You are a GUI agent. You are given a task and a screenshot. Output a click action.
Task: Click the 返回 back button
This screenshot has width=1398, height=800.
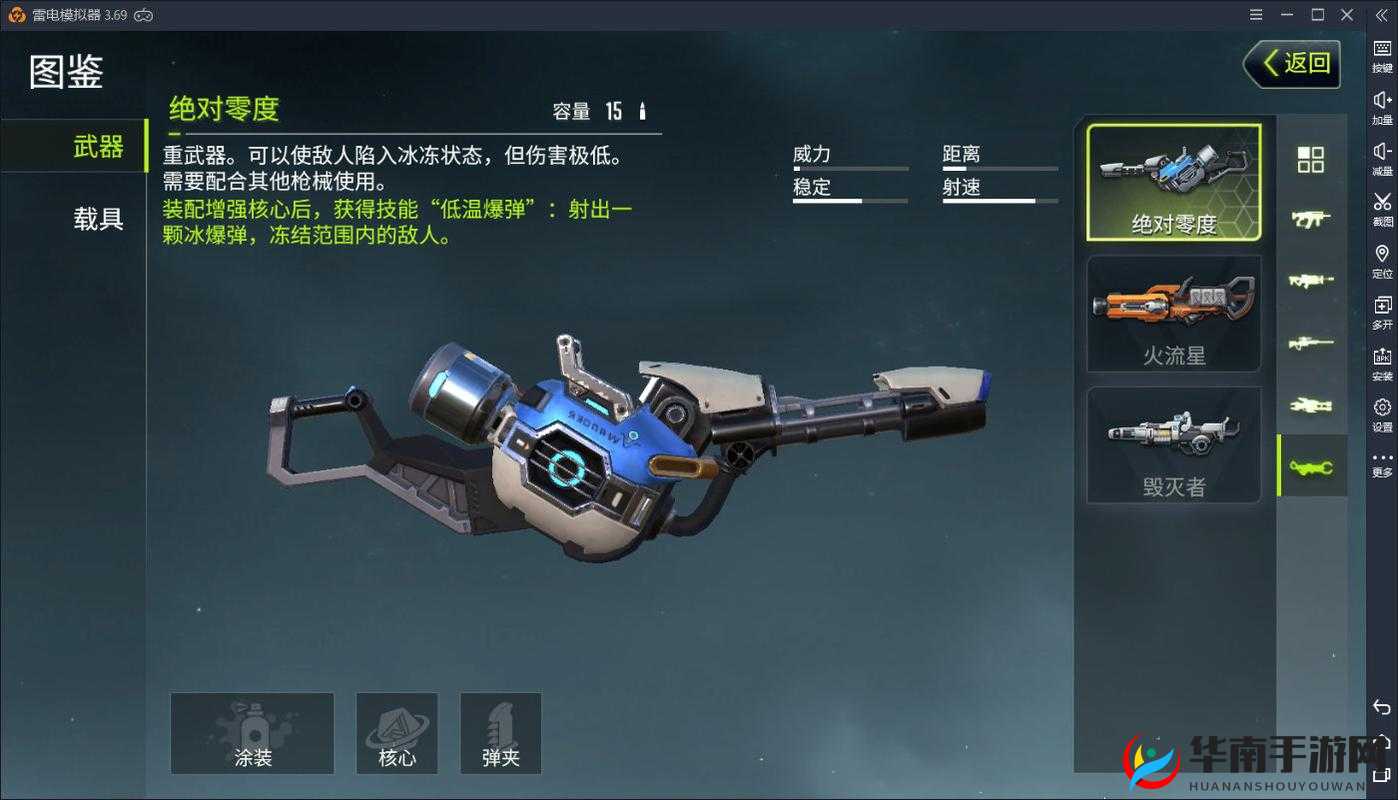point(1291,63)
